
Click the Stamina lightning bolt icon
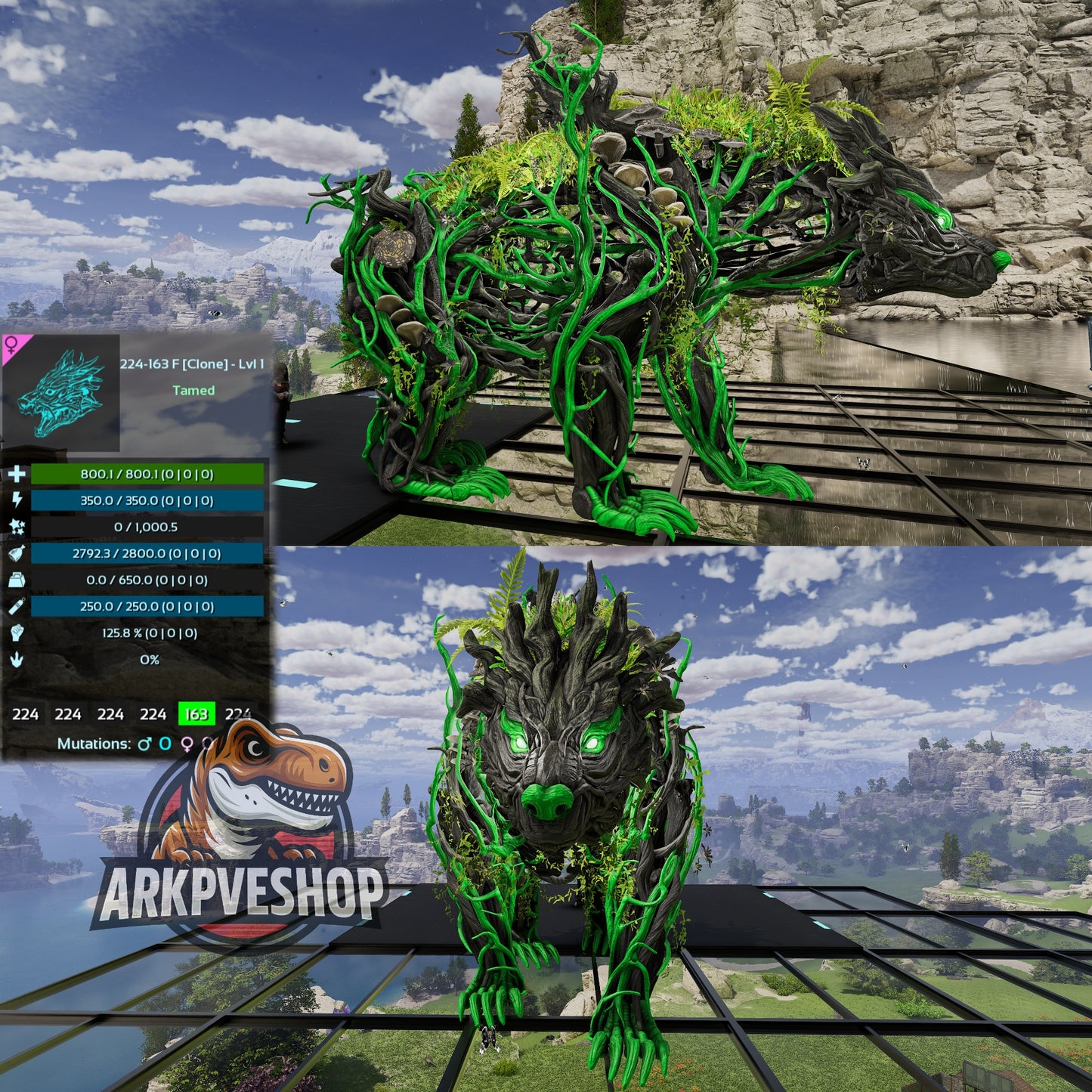17,500
